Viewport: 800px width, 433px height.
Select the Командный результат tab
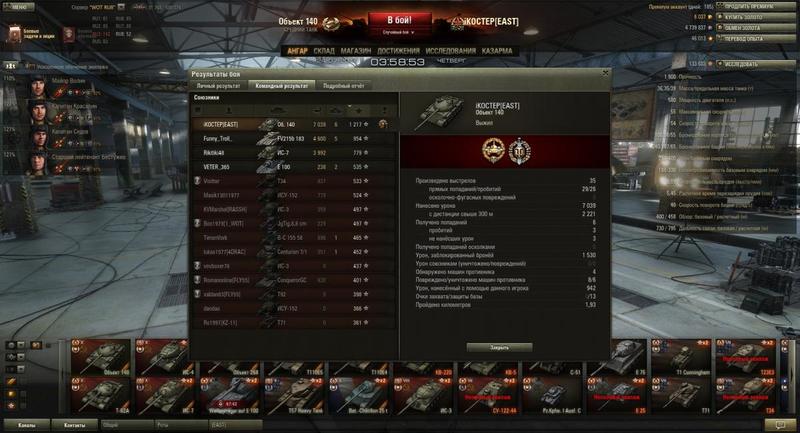tap(282, 86)
